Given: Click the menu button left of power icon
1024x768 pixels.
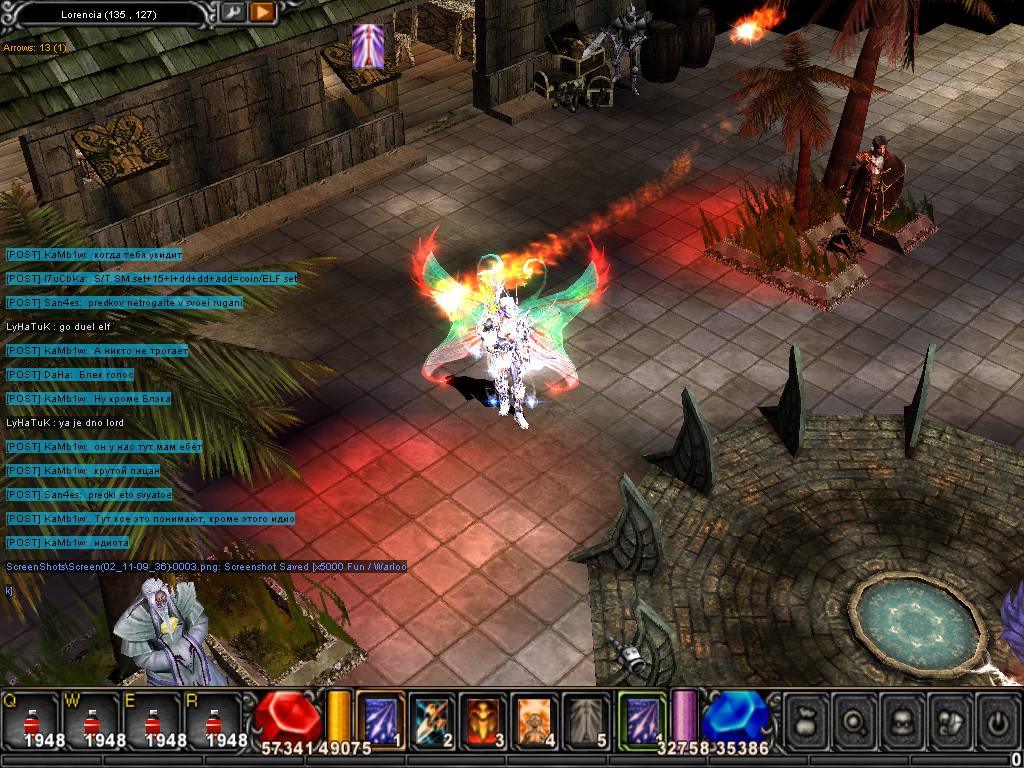Looking at the screenshot, I should click(950, 720).
